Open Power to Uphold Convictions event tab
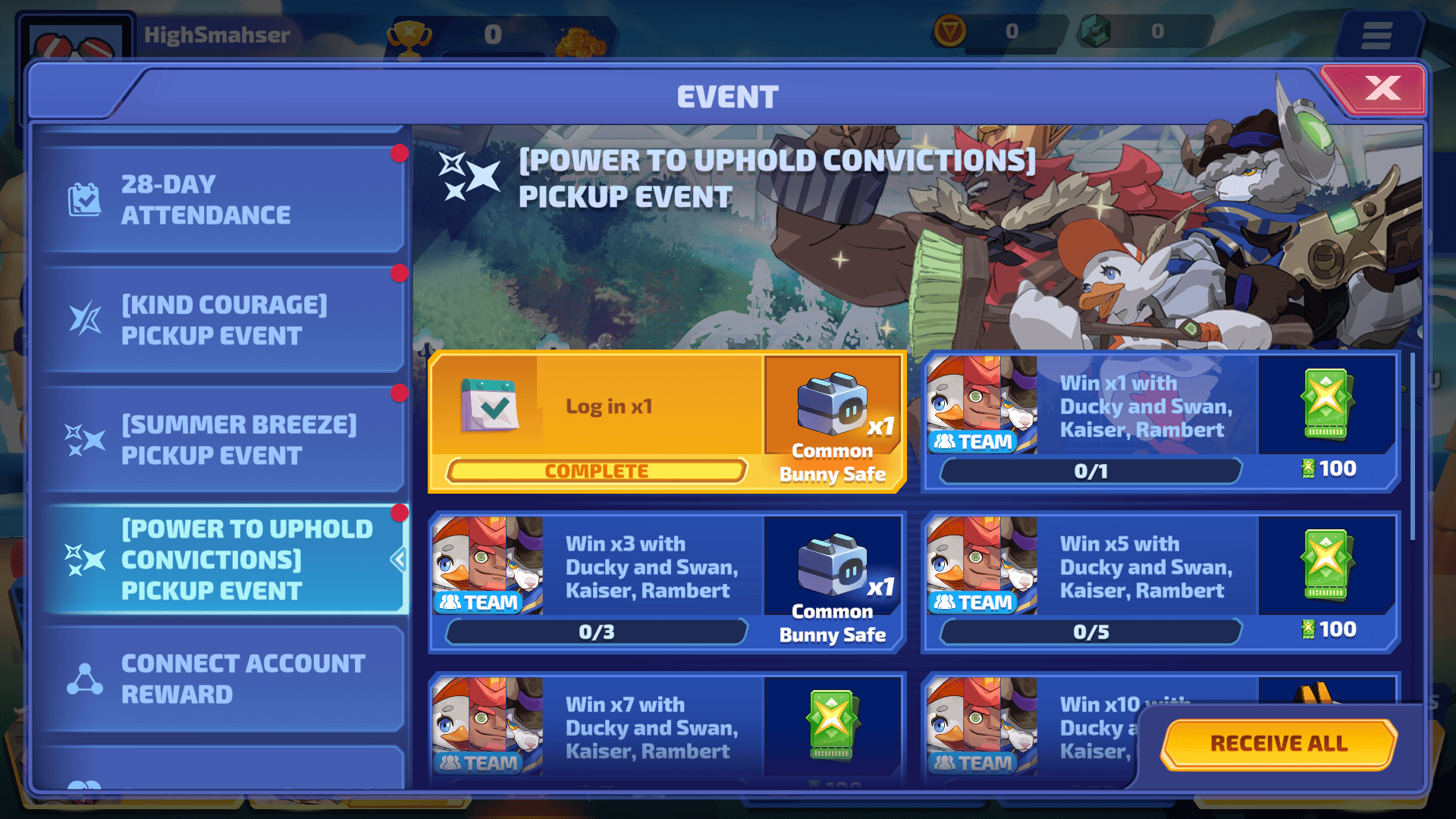The image size is (1456, 819). point(220,560)
